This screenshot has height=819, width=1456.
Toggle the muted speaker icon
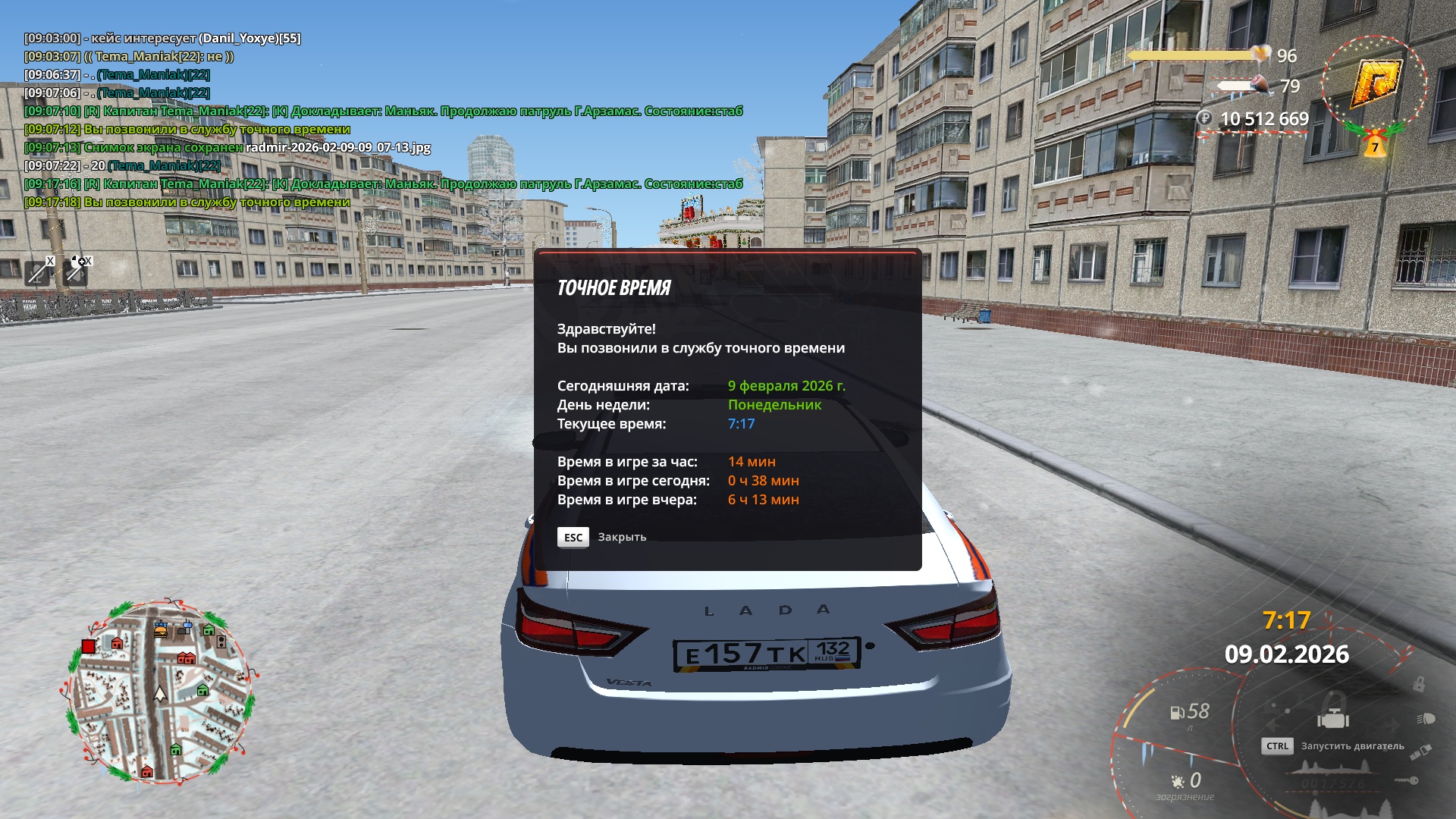77,271
